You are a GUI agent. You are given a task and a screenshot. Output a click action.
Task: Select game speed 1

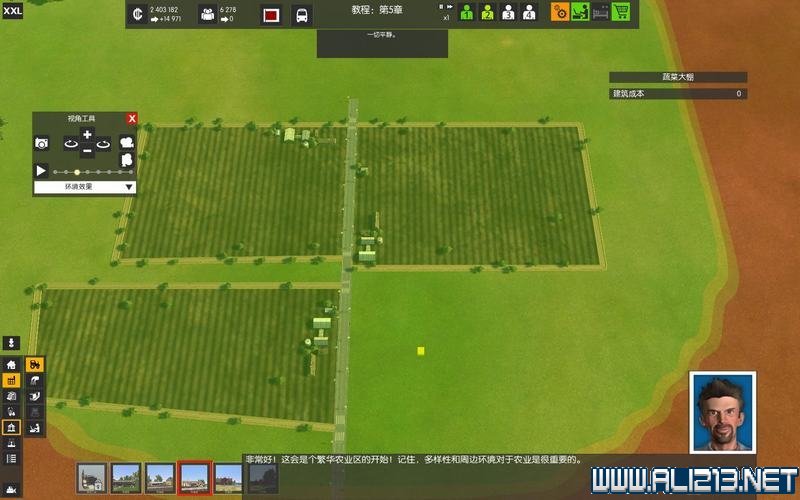click(x=465, y=13)
